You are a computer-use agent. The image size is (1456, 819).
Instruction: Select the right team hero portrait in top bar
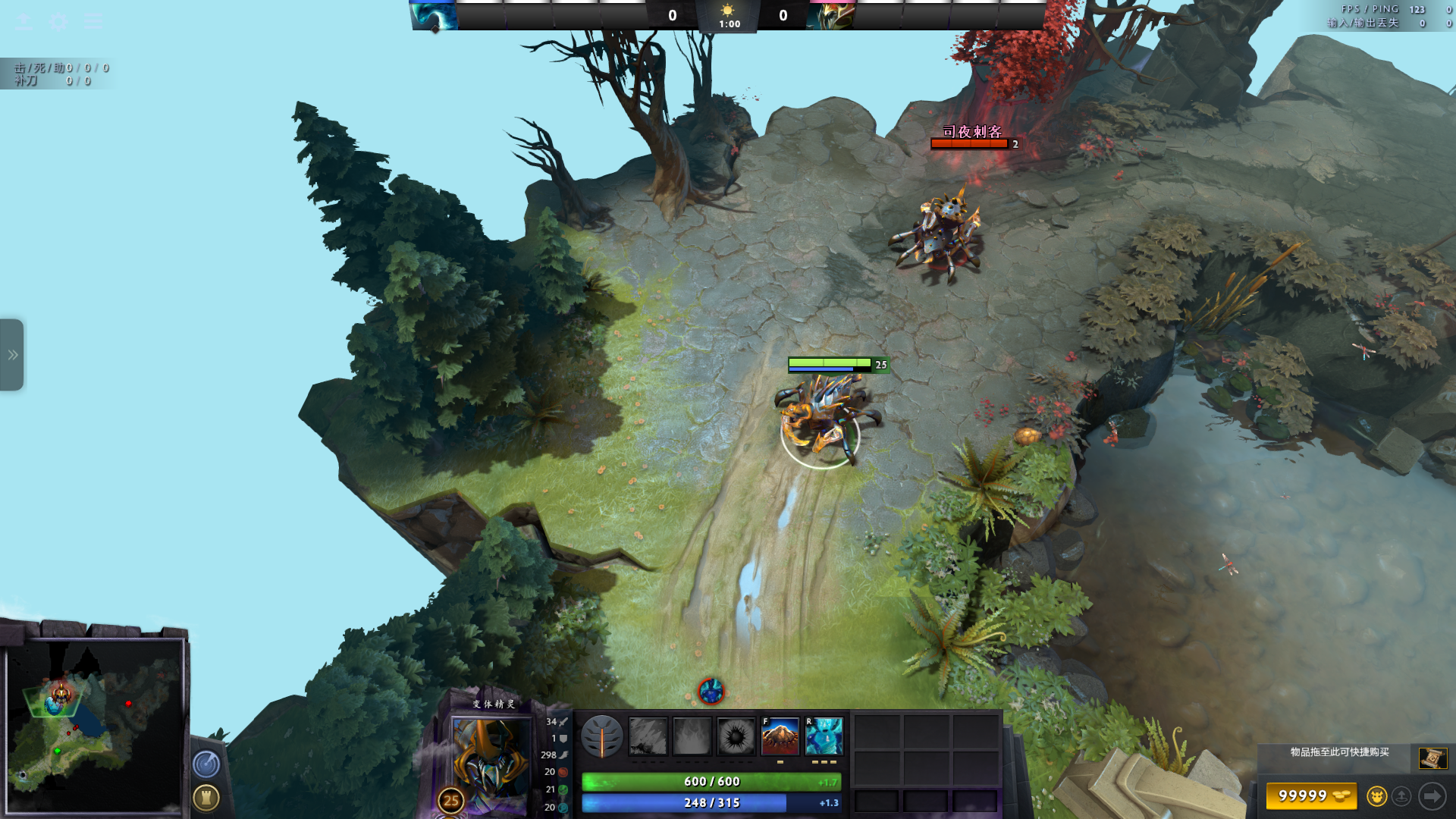(831, 15)
